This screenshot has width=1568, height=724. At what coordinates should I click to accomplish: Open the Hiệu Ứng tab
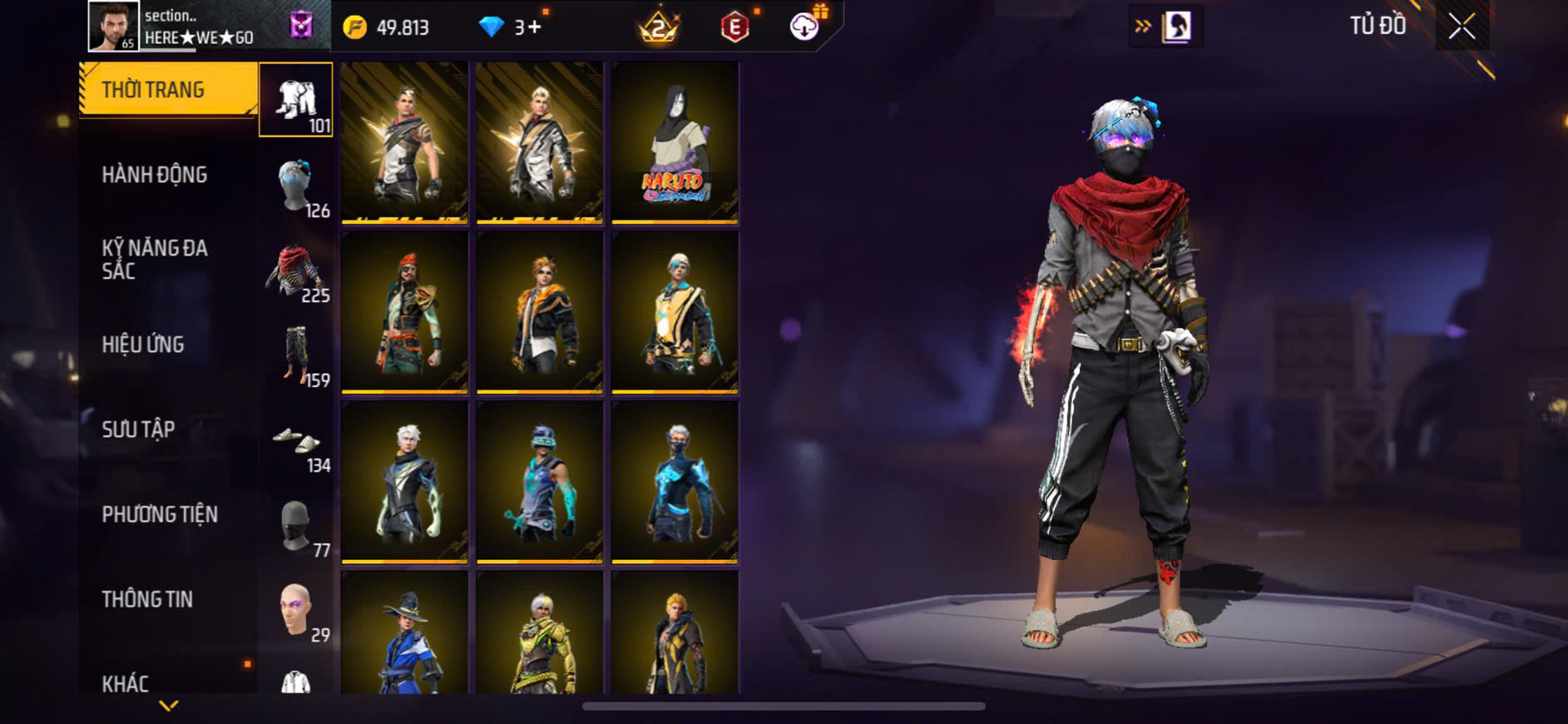click(x=143, y=345)
